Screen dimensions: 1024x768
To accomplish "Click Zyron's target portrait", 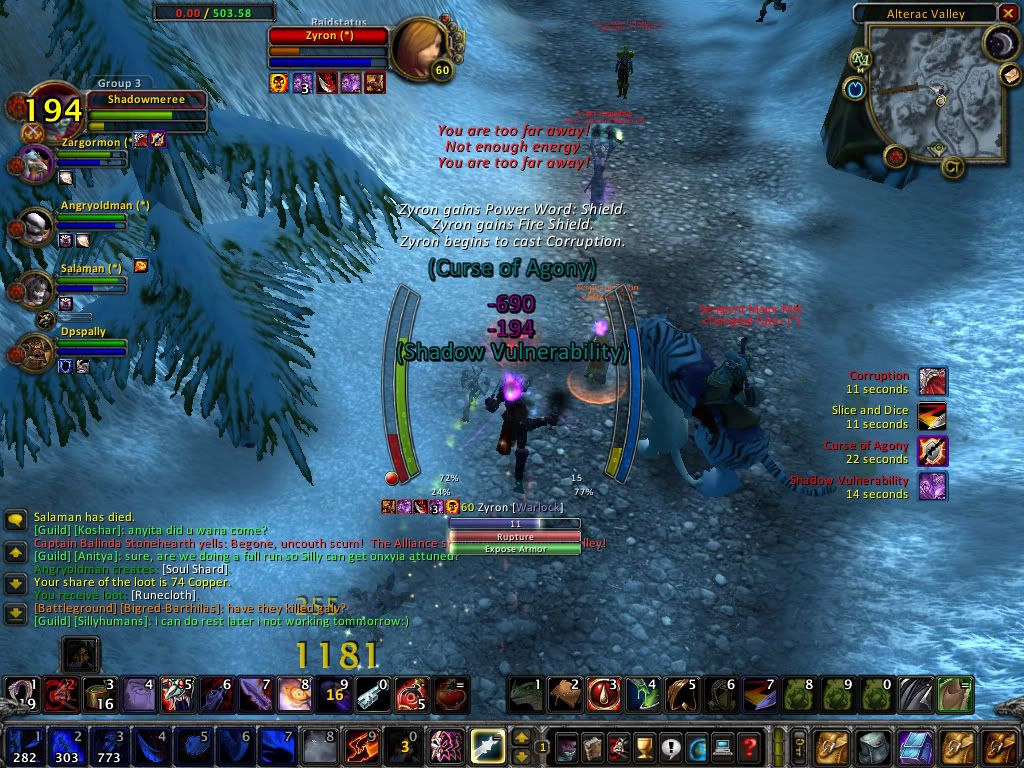I will pos(418,45).
